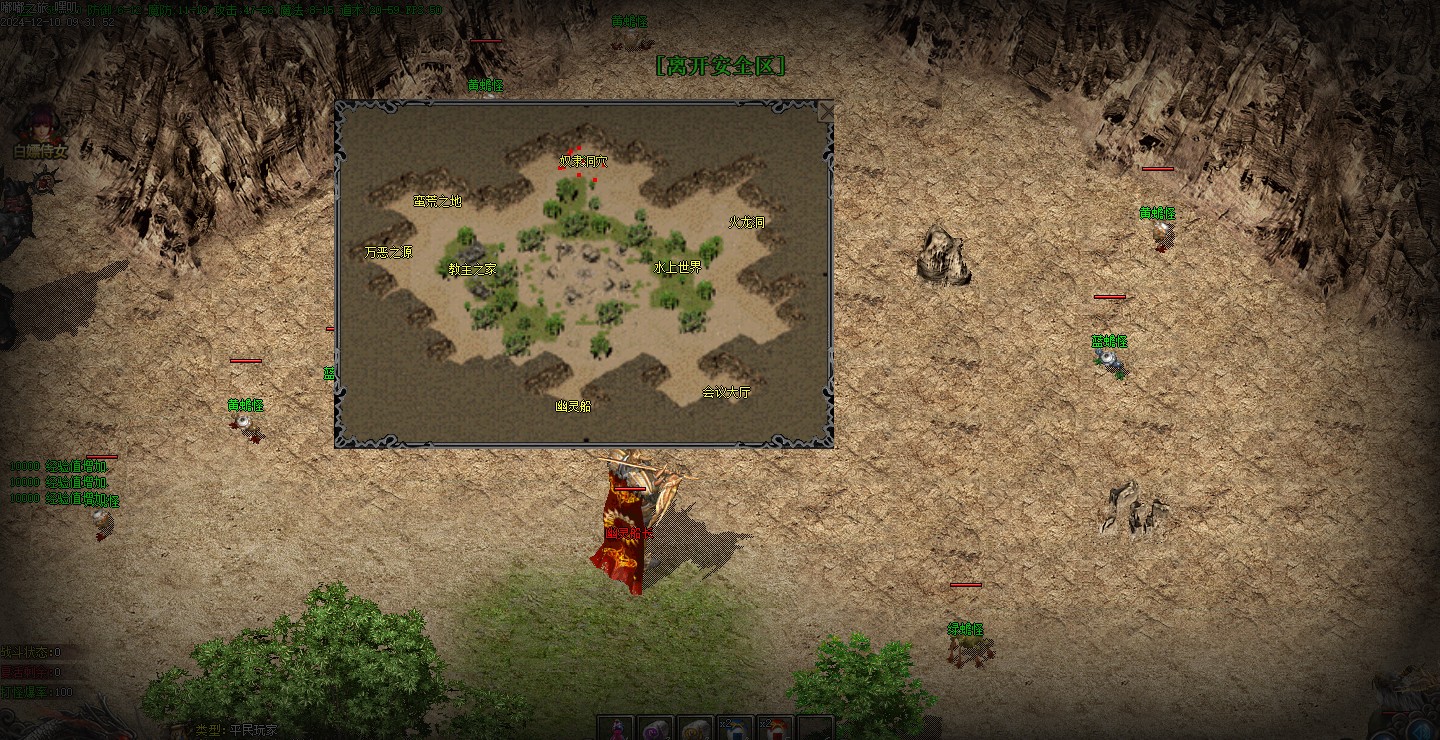Viewport: 1440px width, 740px height.
Task: Use the red x2 bundle slot
Action: 775,728
